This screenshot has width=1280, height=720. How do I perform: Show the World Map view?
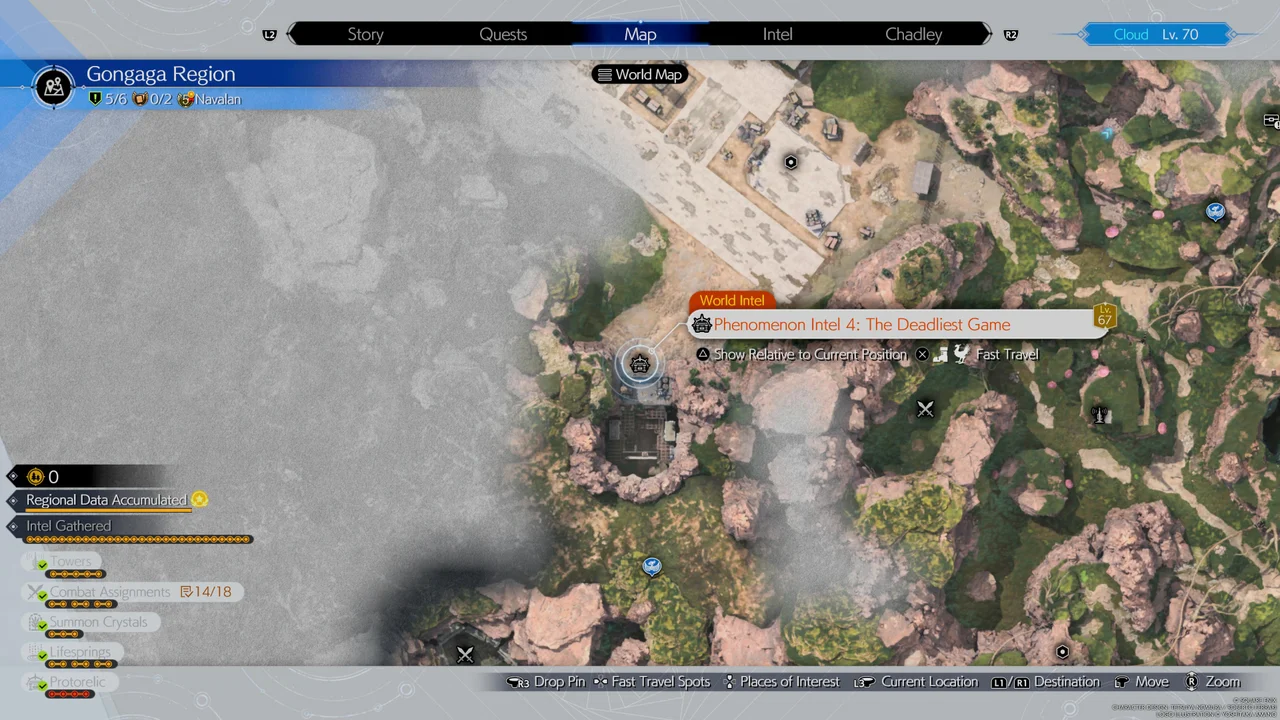639,75
